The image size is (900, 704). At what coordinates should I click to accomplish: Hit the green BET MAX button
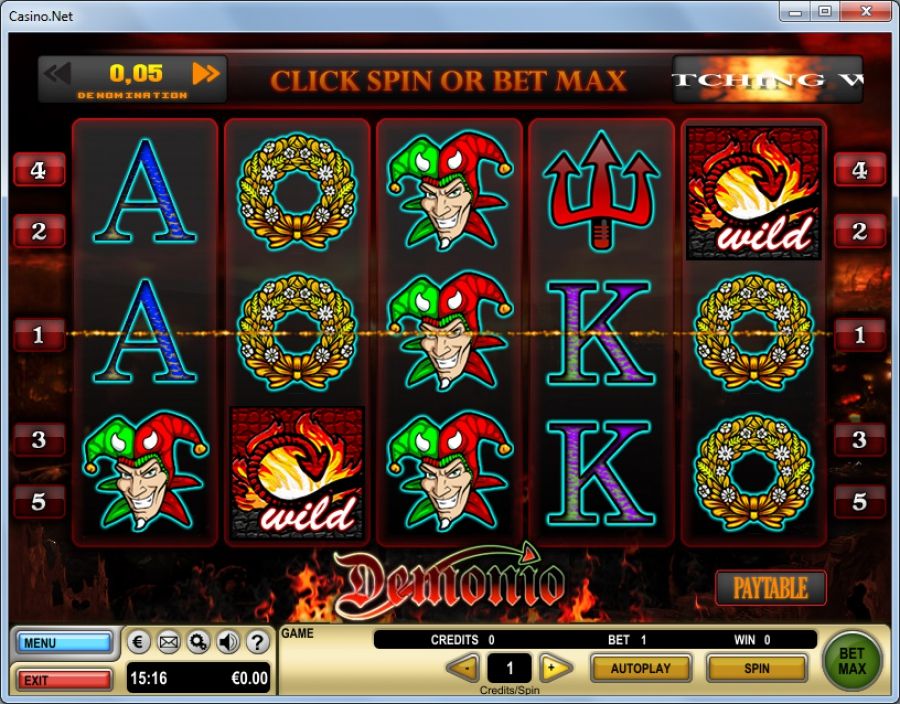pyautogui.click(x=852, y=660)
